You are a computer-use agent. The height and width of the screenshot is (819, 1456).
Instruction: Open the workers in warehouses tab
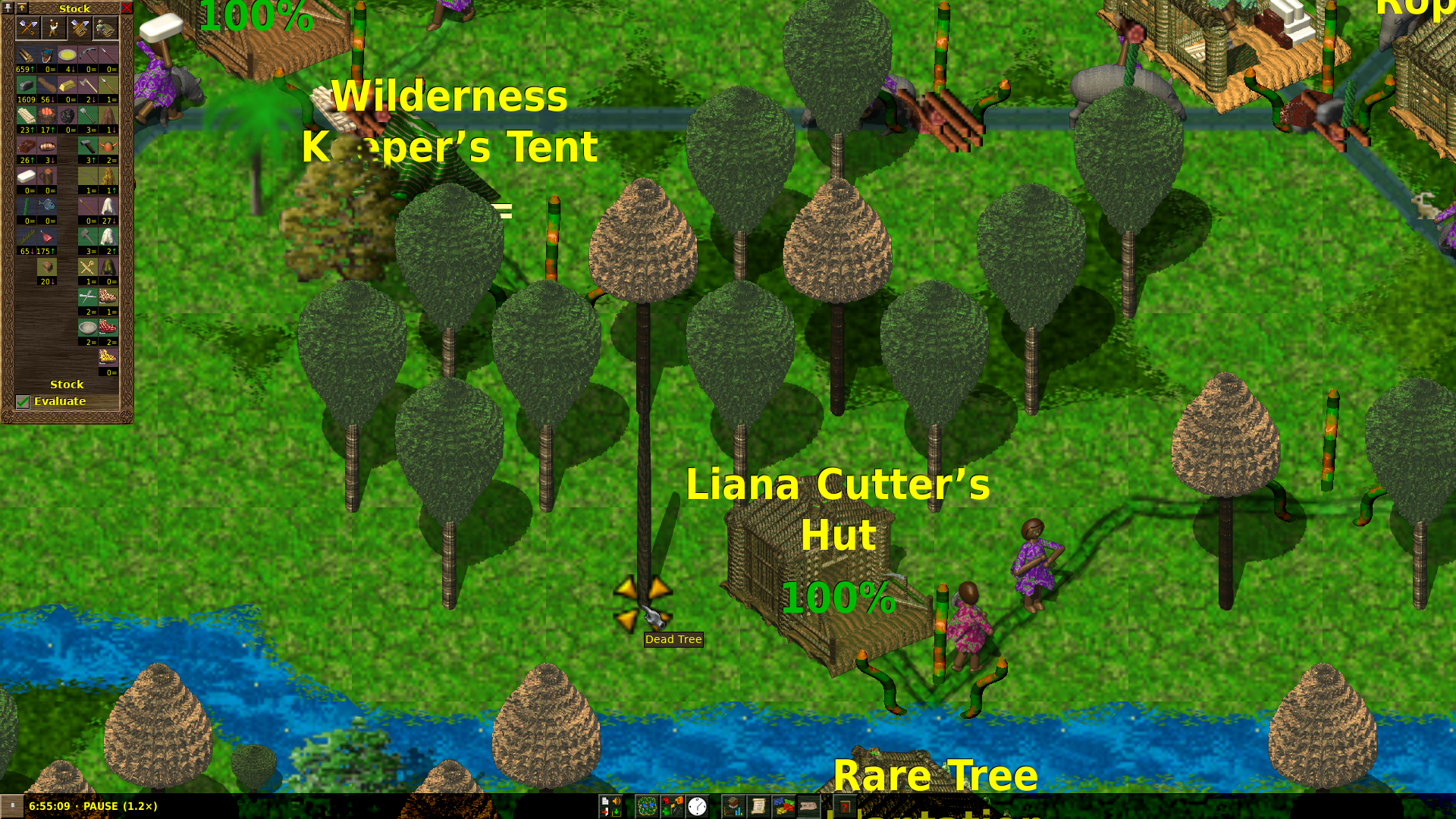coord(105,29)
